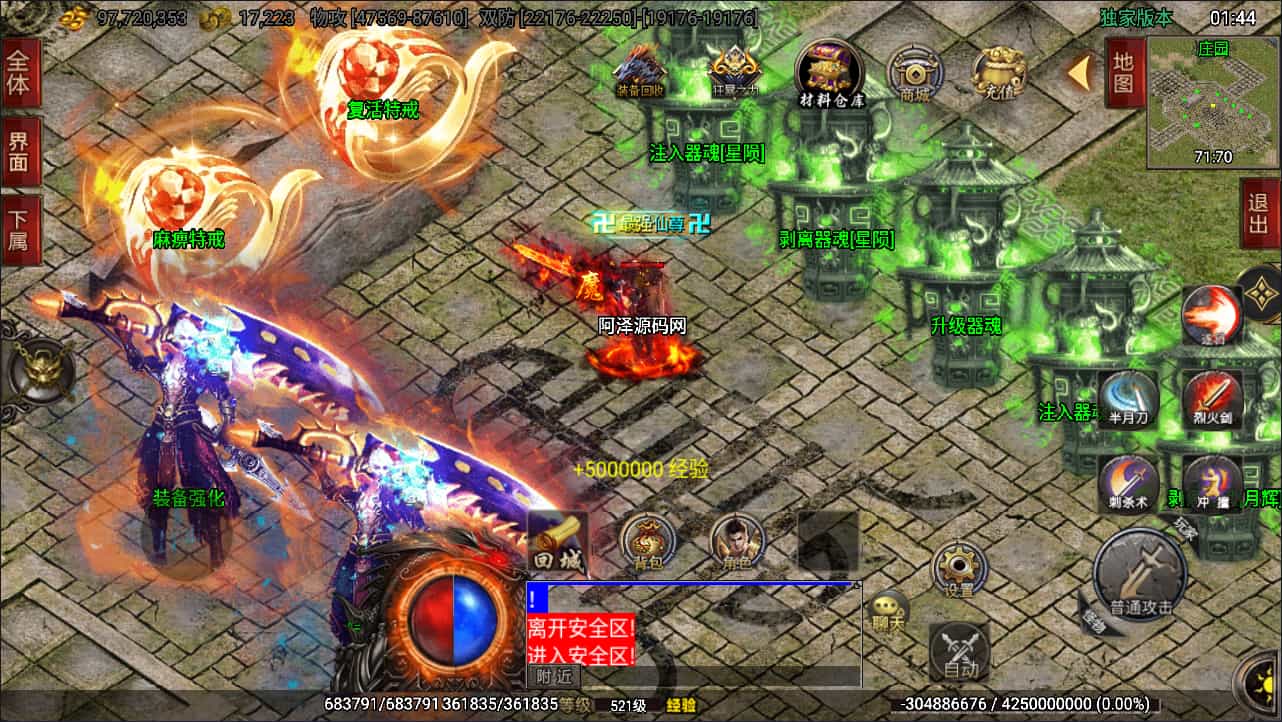This screenshot has height=722, width=1282.
Task: Open the 装备回收 equipment recycling icon
Action: 640,70
